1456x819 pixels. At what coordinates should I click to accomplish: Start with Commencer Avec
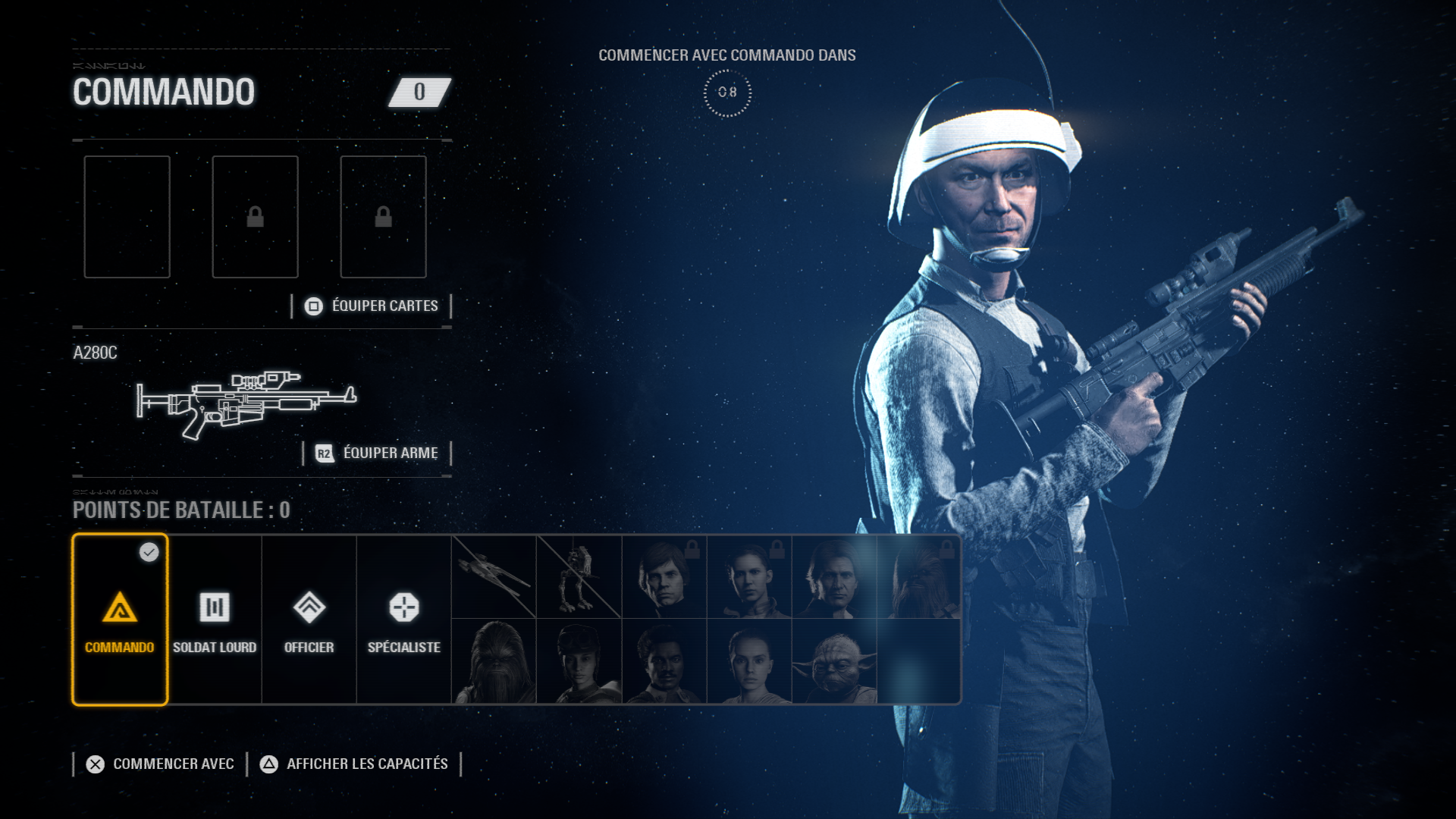(160, 764)
